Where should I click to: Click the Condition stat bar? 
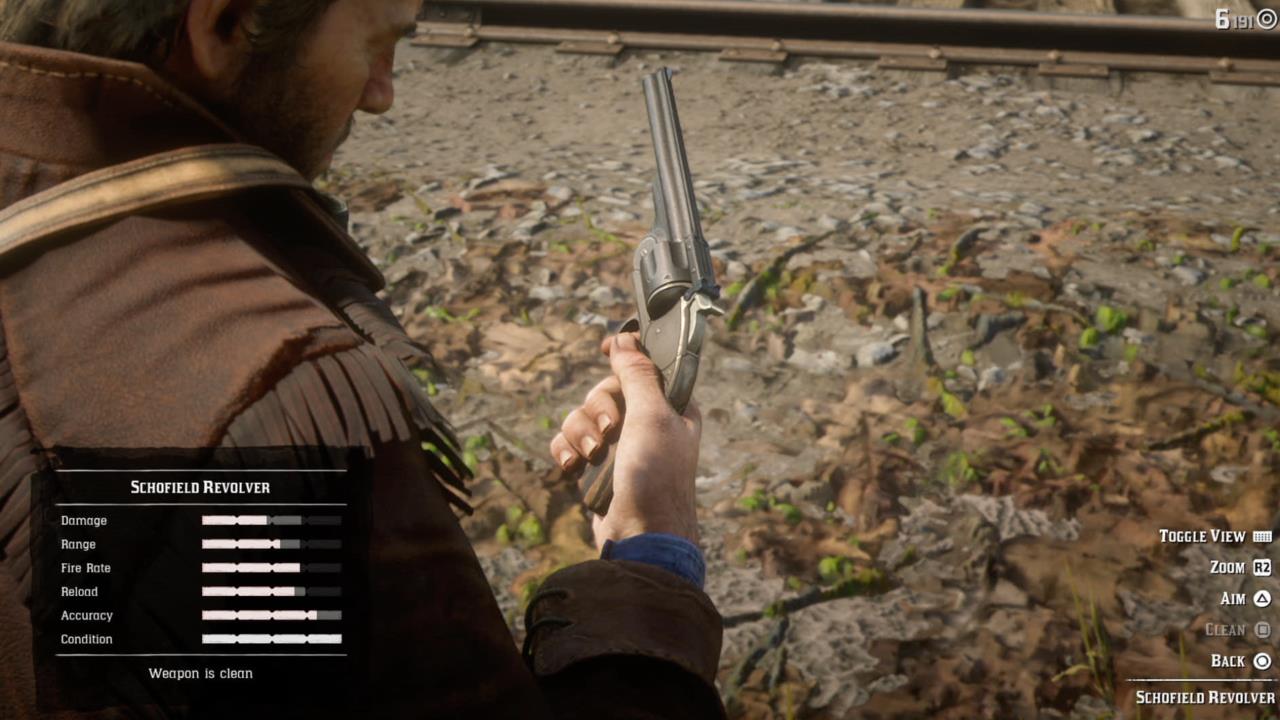point(270,639)
